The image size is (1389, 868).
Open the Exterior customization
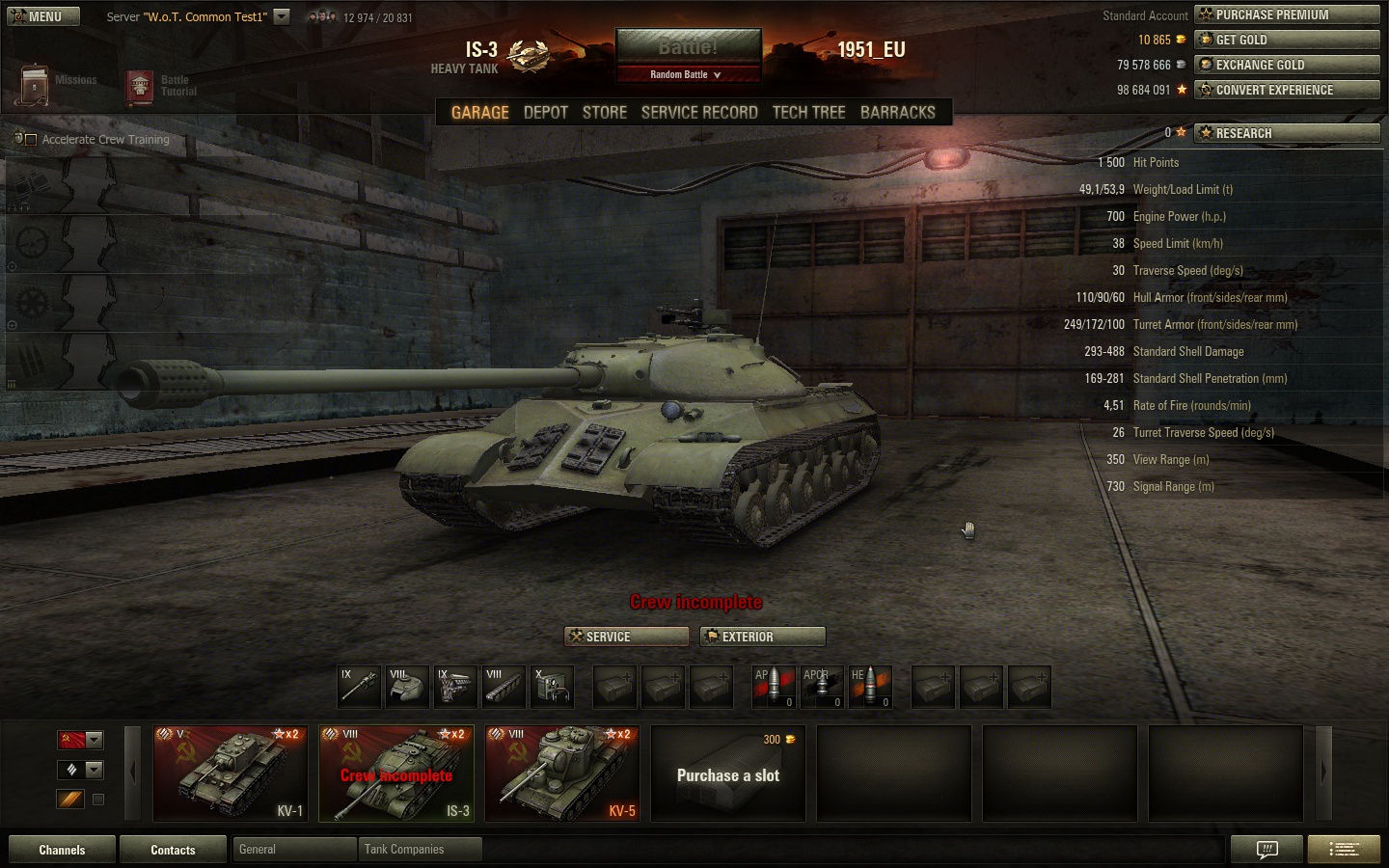pos(763,637)
